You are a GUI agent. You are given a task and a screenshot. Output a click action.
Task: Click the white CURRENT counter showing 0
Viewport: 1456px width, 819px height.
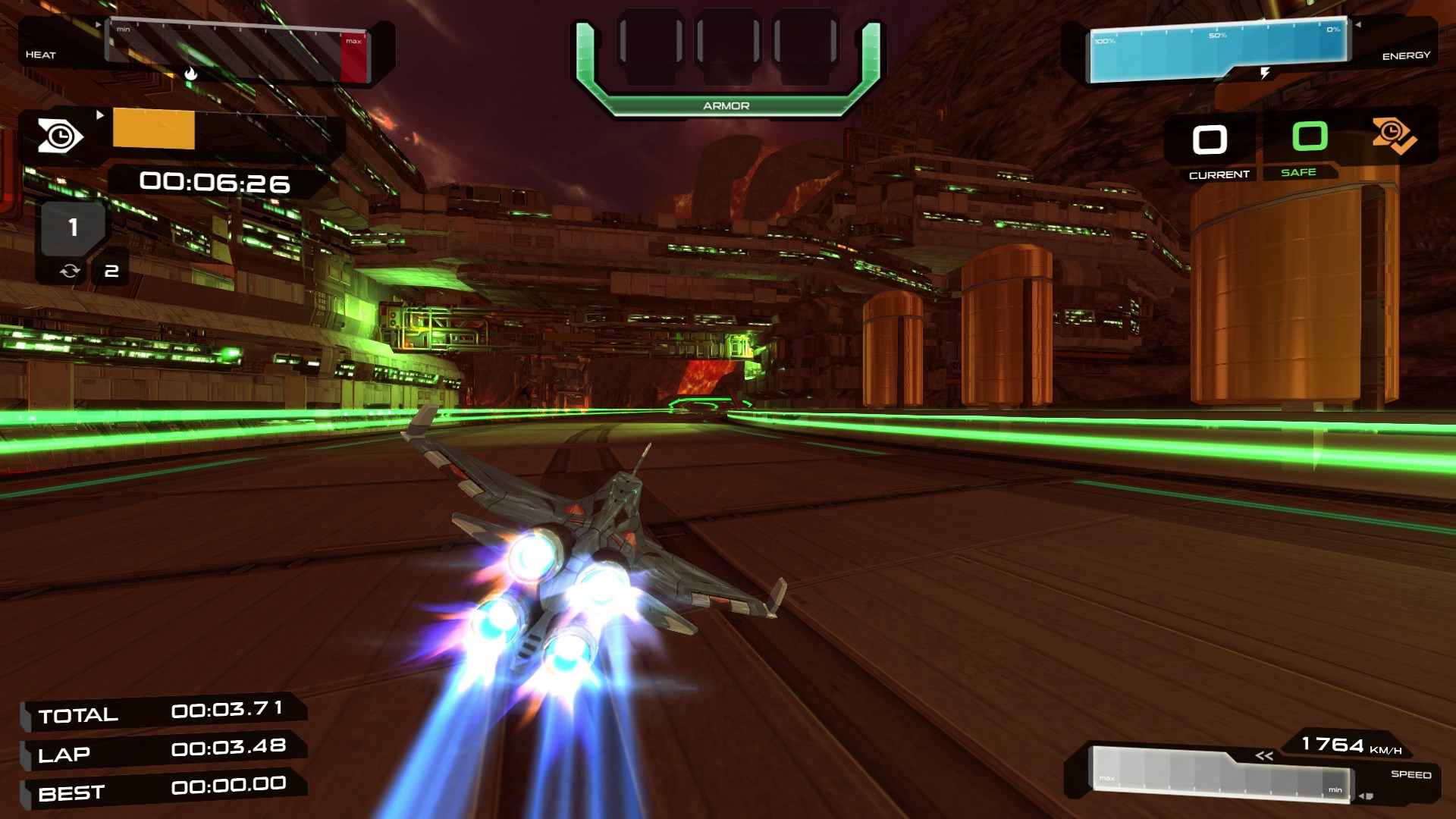tap(1210, 140)
